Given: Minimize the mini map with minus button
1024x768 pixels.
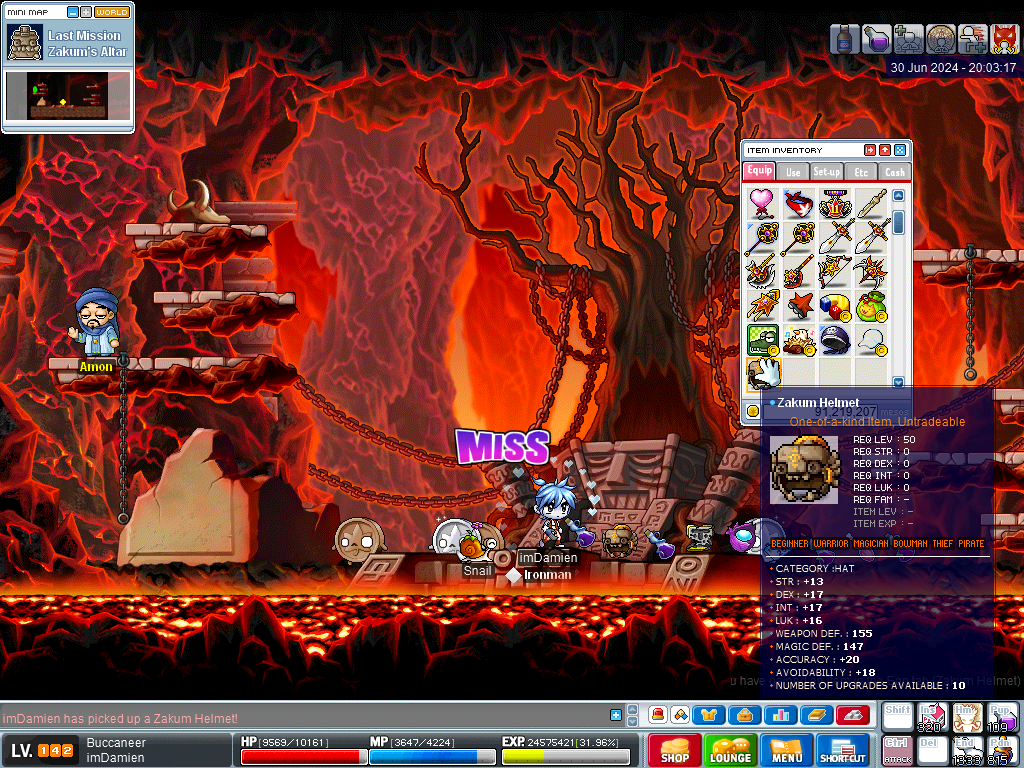Looking at the screenshot, I should [x=73, y=12].
